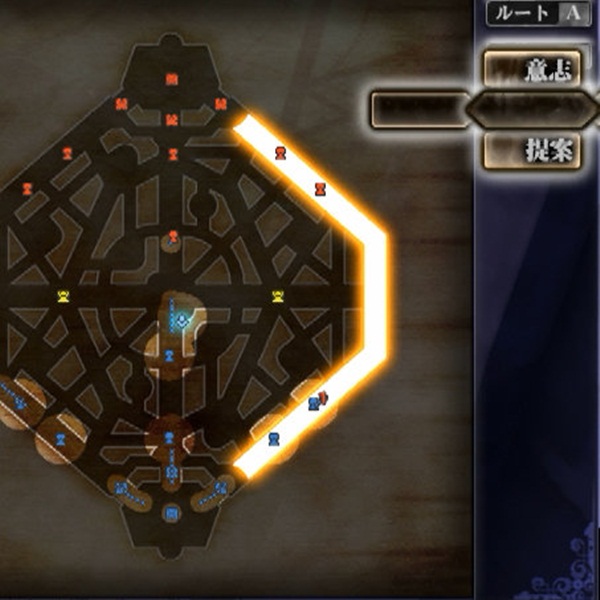Switch the ルート A route selector

click(535, 13)
